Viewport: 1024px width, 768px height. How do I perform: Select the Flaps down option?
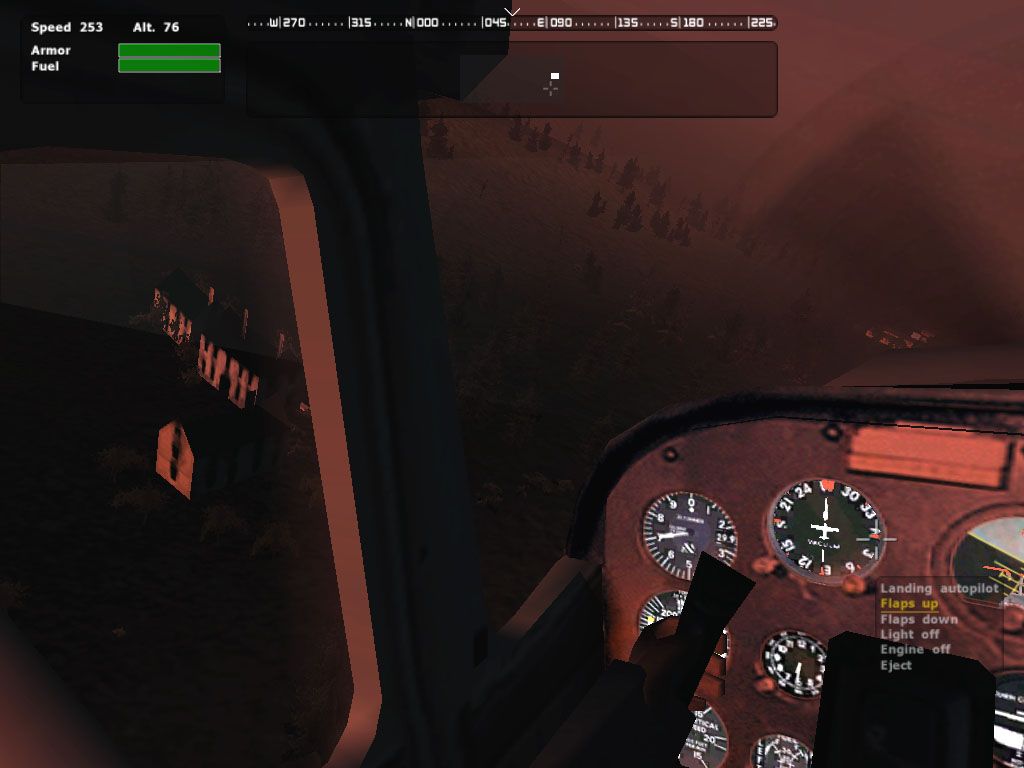(x=918, y=619)
